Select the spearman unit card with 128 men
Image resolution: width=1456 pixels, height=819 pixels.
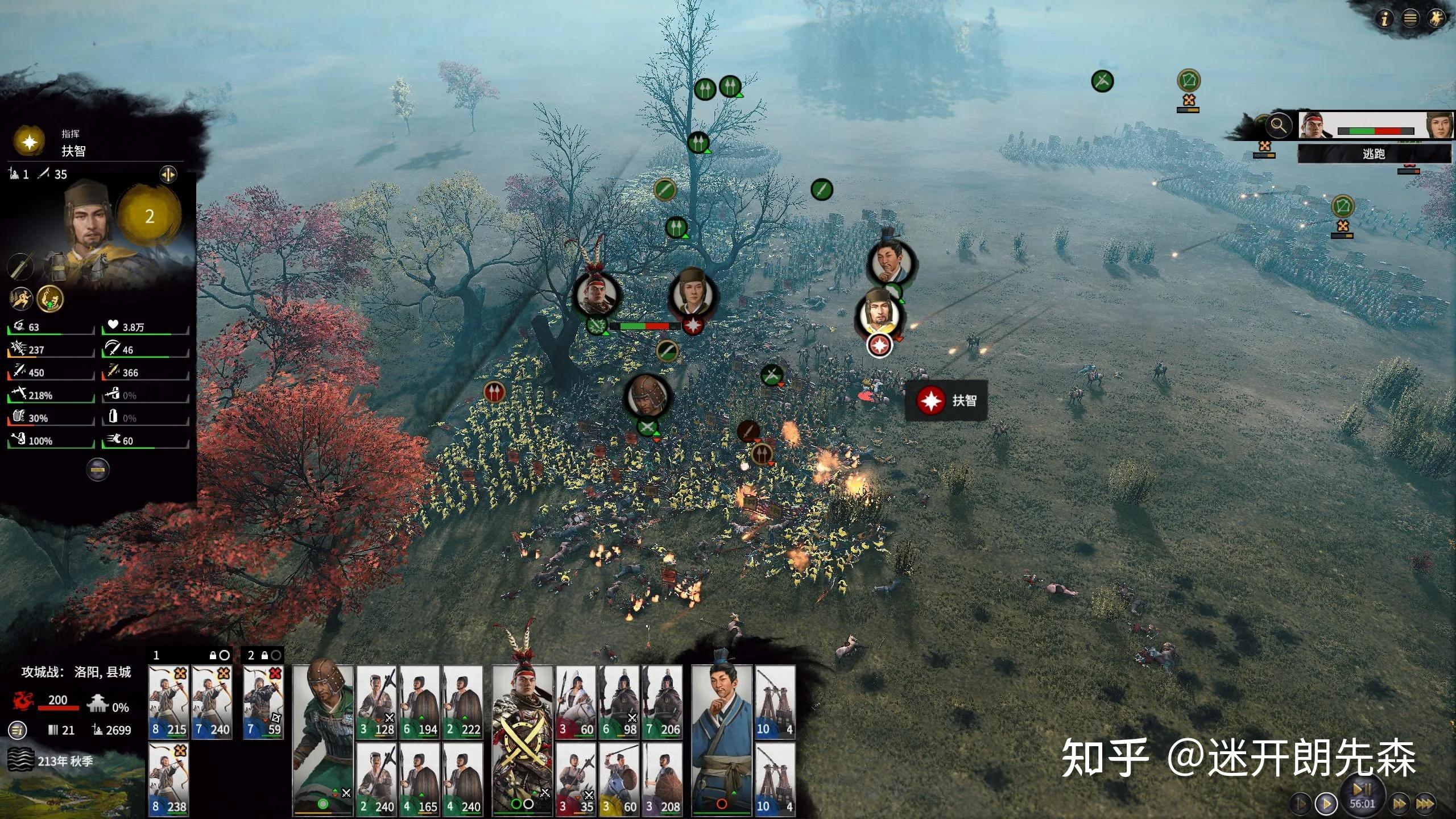coord(377,702)
